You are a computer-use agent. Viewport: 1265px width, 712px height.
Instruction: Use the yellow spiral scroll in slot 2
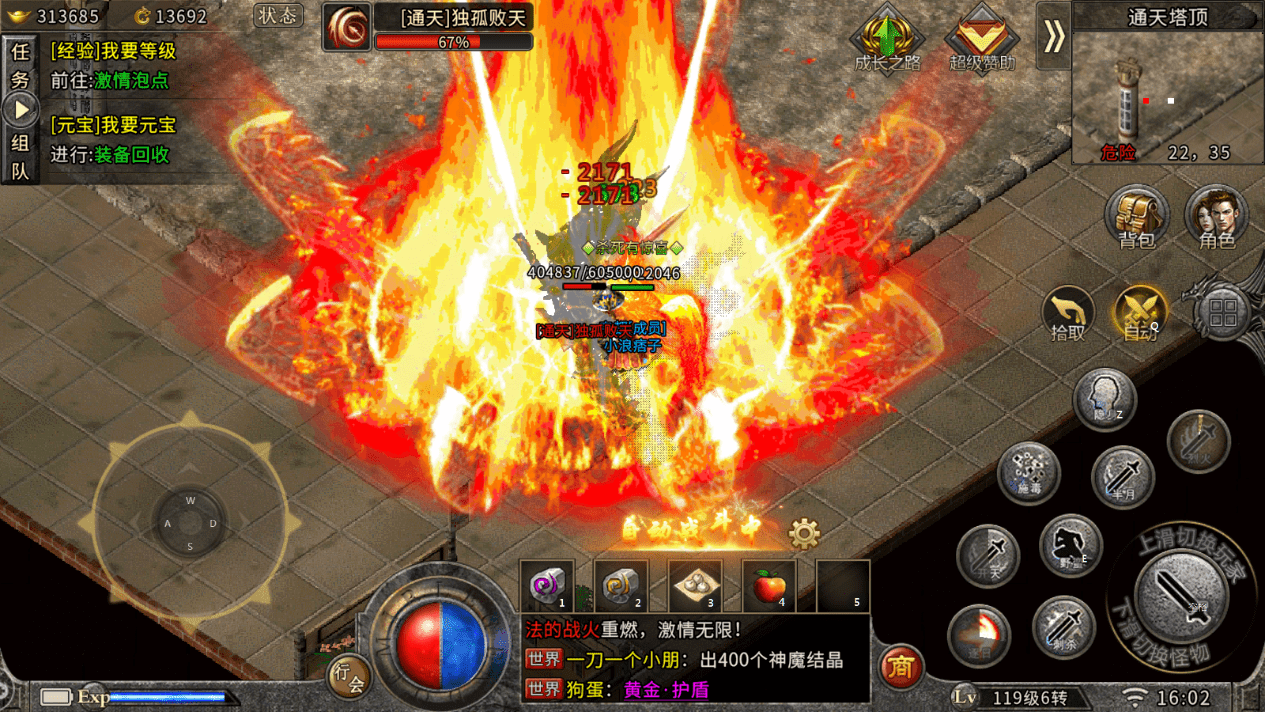[621, 585]
